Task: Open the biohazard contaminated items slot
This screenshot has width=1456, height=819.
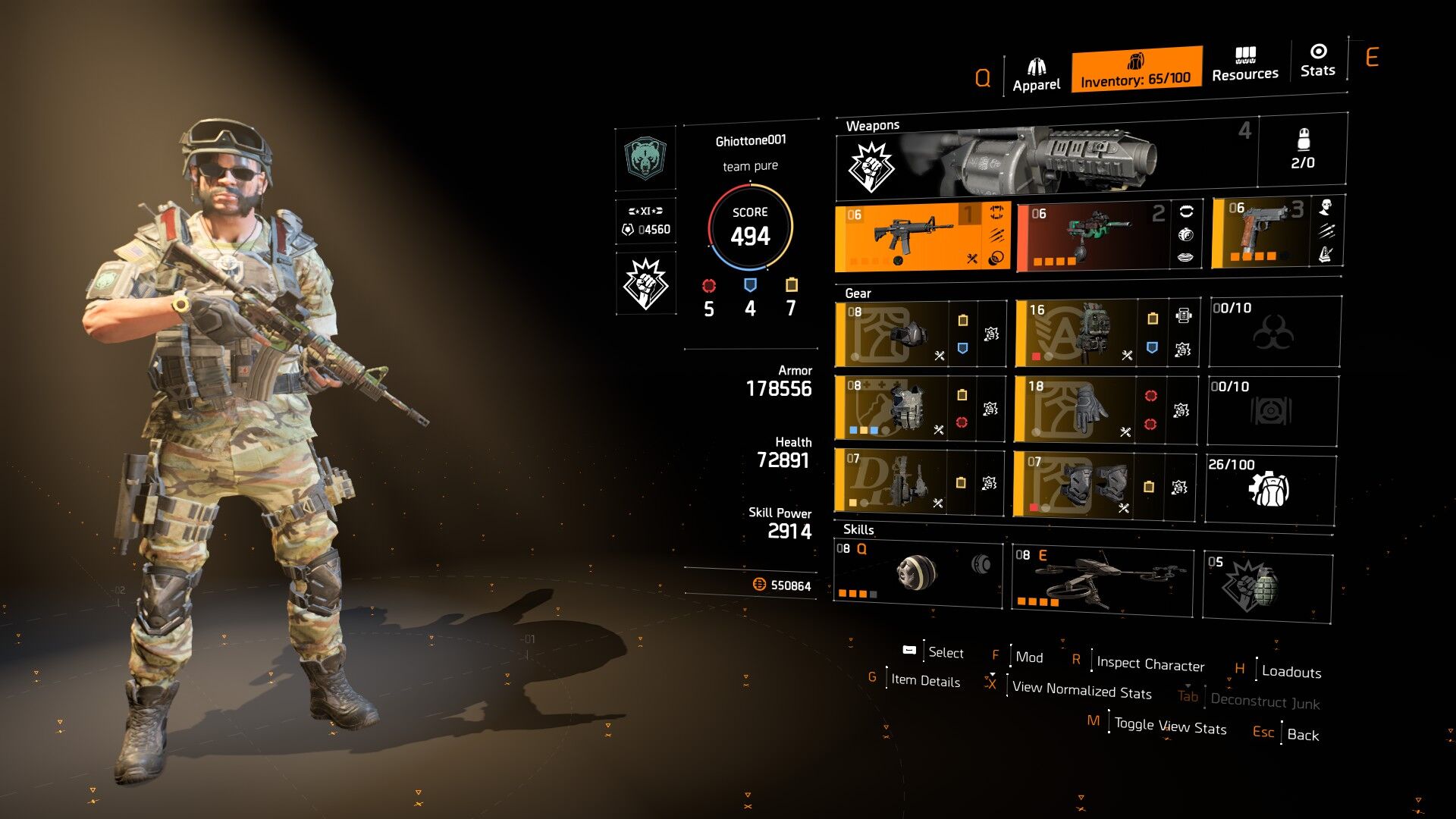Action: tap(1274, 332)
